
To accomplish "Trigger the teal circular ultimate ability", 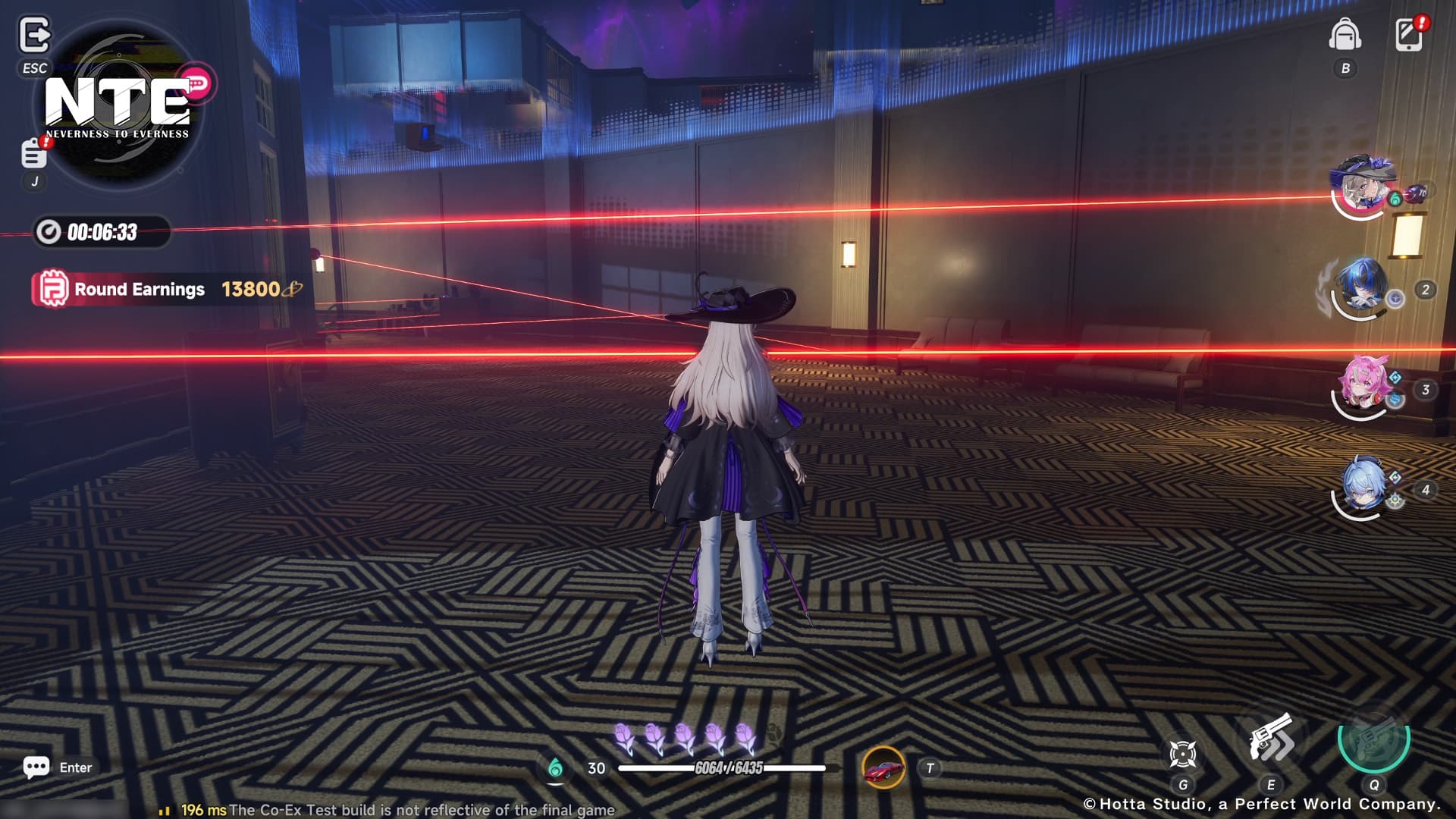I will (1373, 737).
